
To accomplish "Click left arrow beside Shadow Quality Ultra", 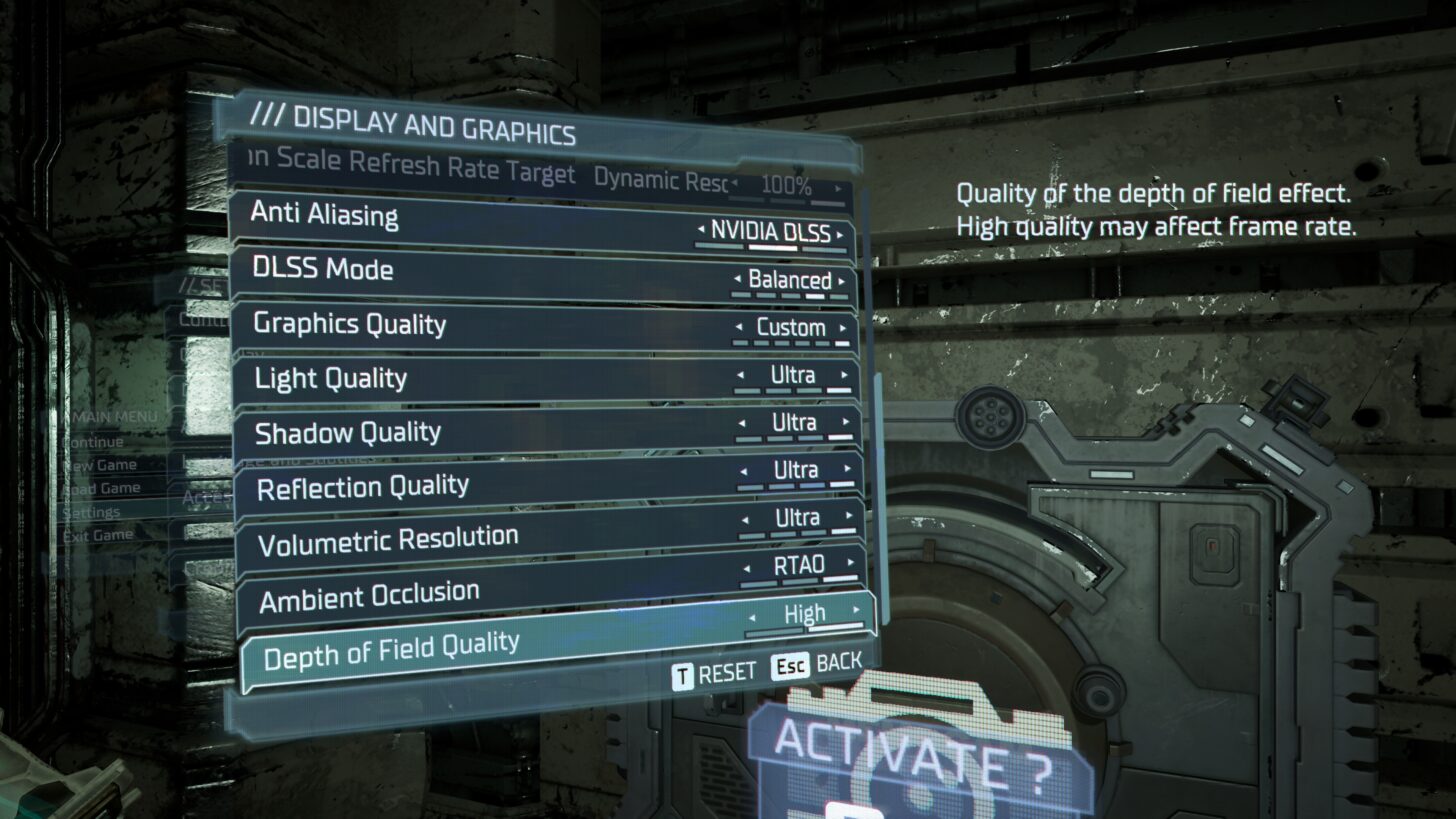I will pyautogui.click(x=742, y=423).
